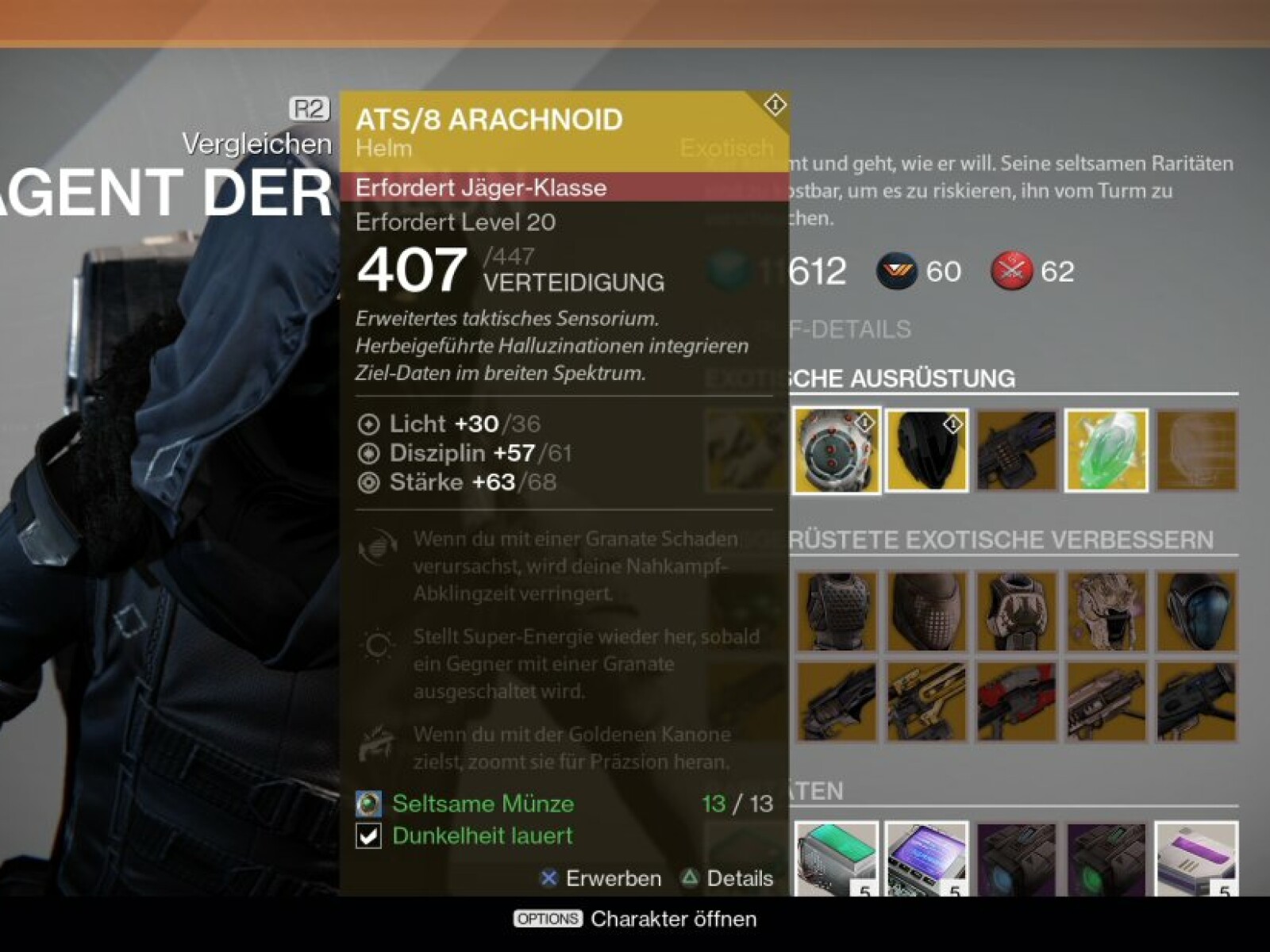Select the faded wireframe helmet slot
Image resolution: width=1270 pixels, height=952 pixels.
point(1196,450)
